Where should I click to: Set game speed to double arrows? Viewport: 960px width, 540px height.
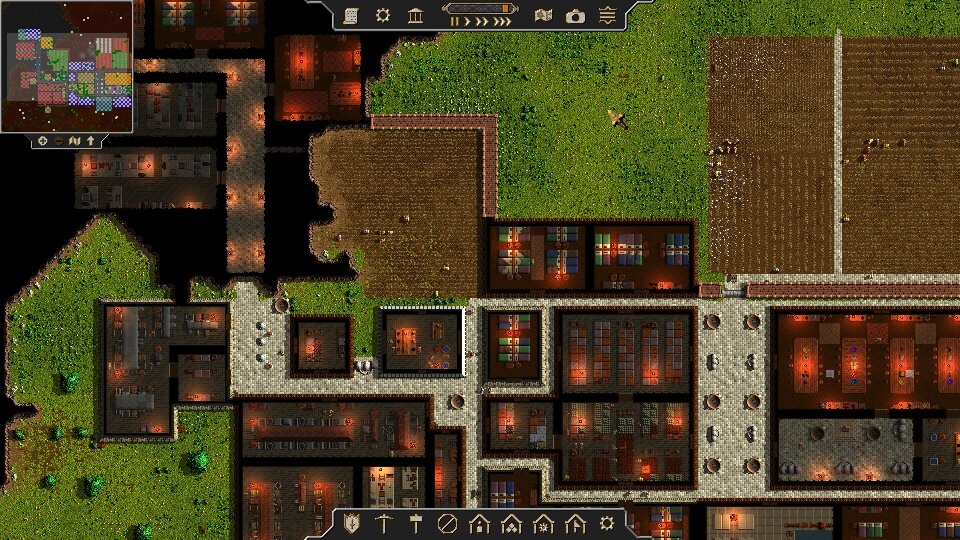click(x=482, y=21)
